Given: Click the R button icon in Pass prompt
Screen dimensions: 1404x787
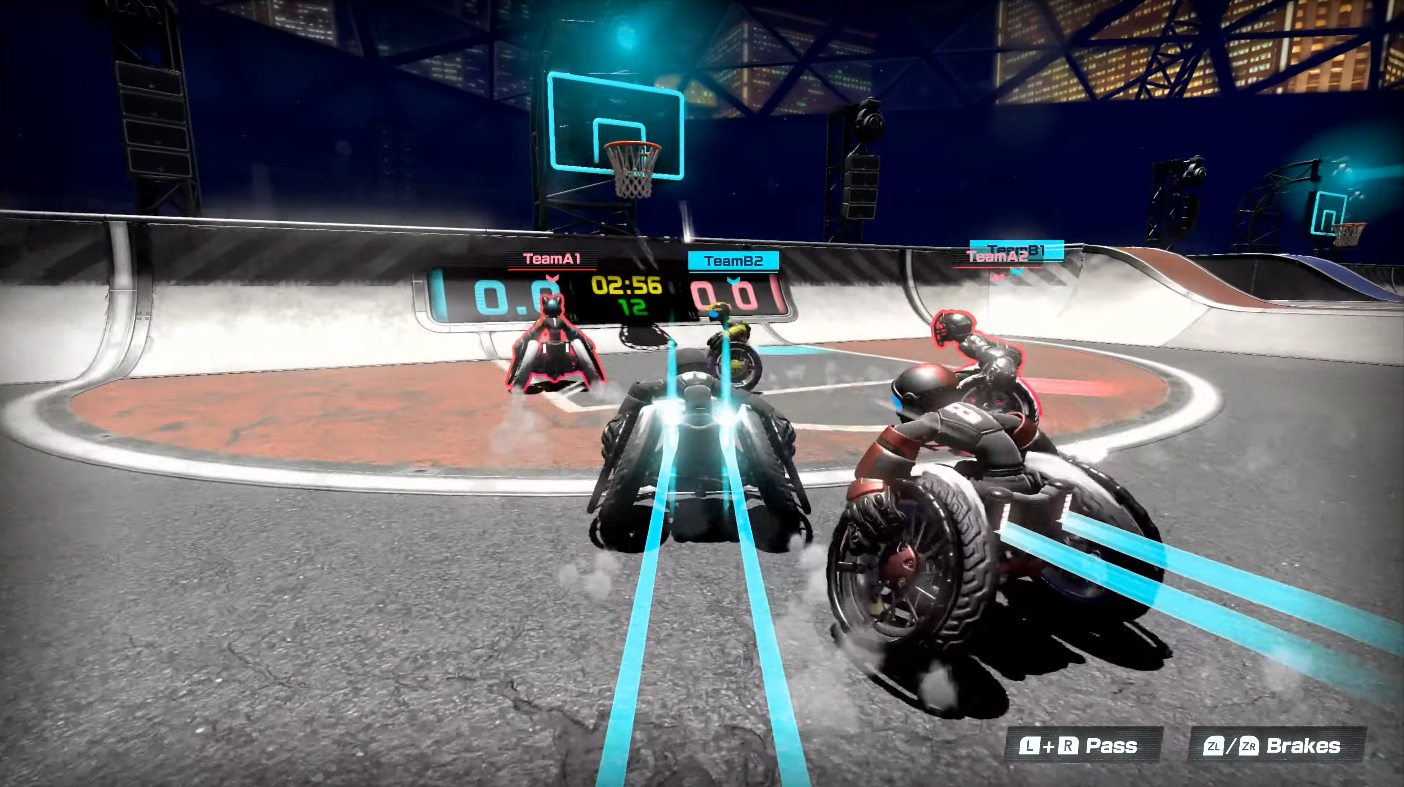Looking at the screenshot, I should tap(1068, 745).
